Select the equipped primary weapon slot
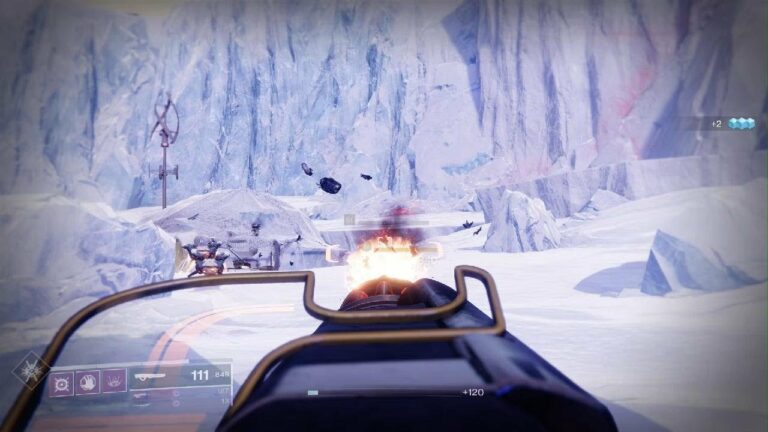Viewport: 768px width, 432px height. [x=160, y=377]
